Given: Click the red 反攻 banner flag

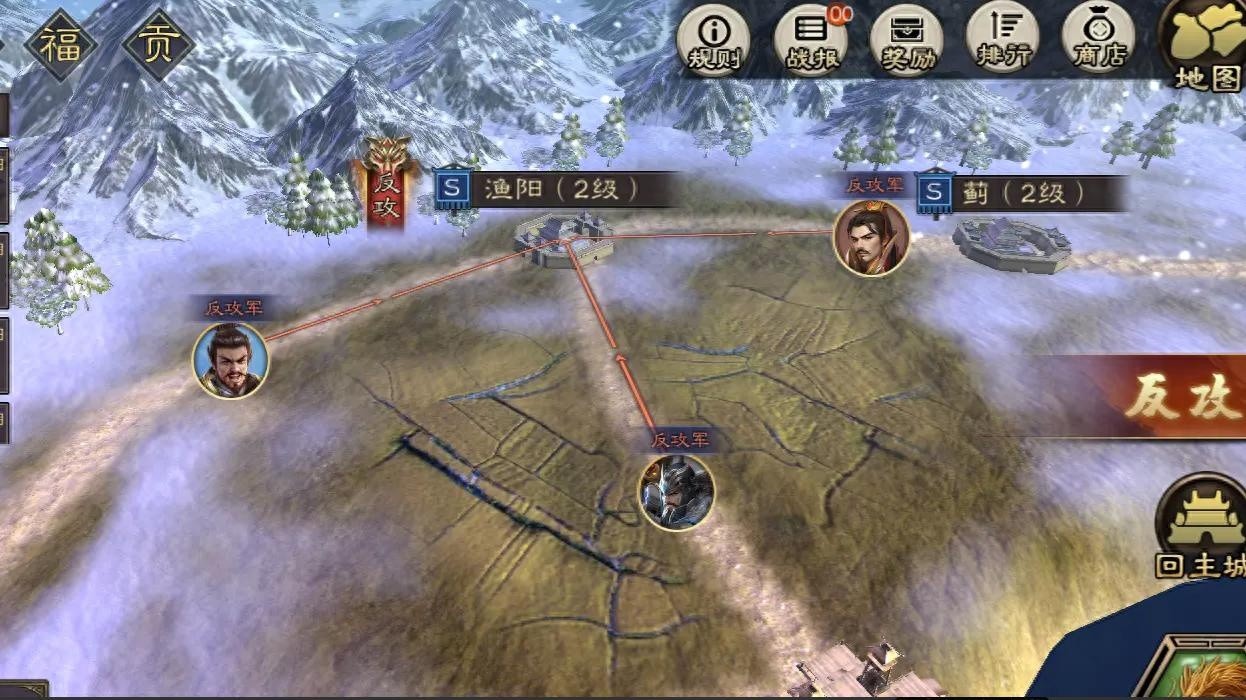Looking at the screenshot, I should [386, 188].
